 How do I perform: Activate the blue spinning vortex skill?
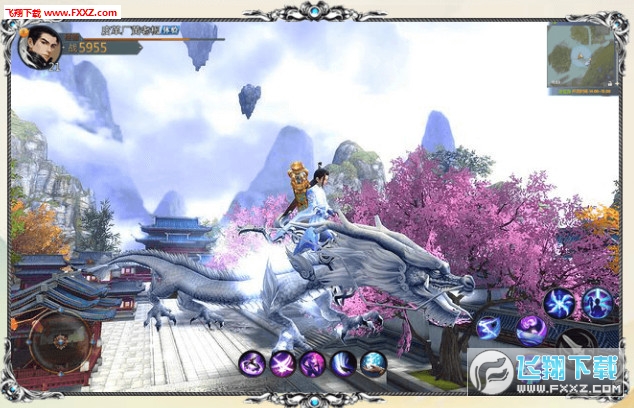click(560, 302)
